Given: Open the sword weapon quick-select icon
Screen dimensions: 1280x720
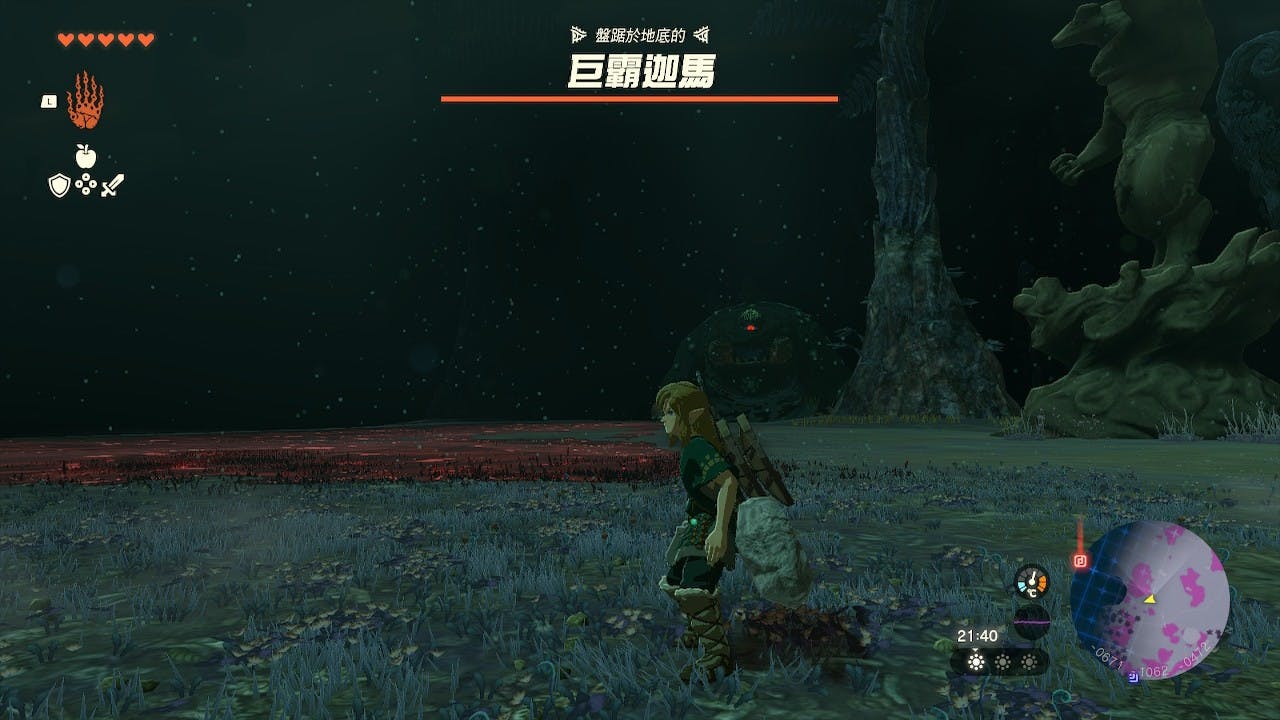Looking at the screenshot, I should pyautogui.click(x=112, y=185).
